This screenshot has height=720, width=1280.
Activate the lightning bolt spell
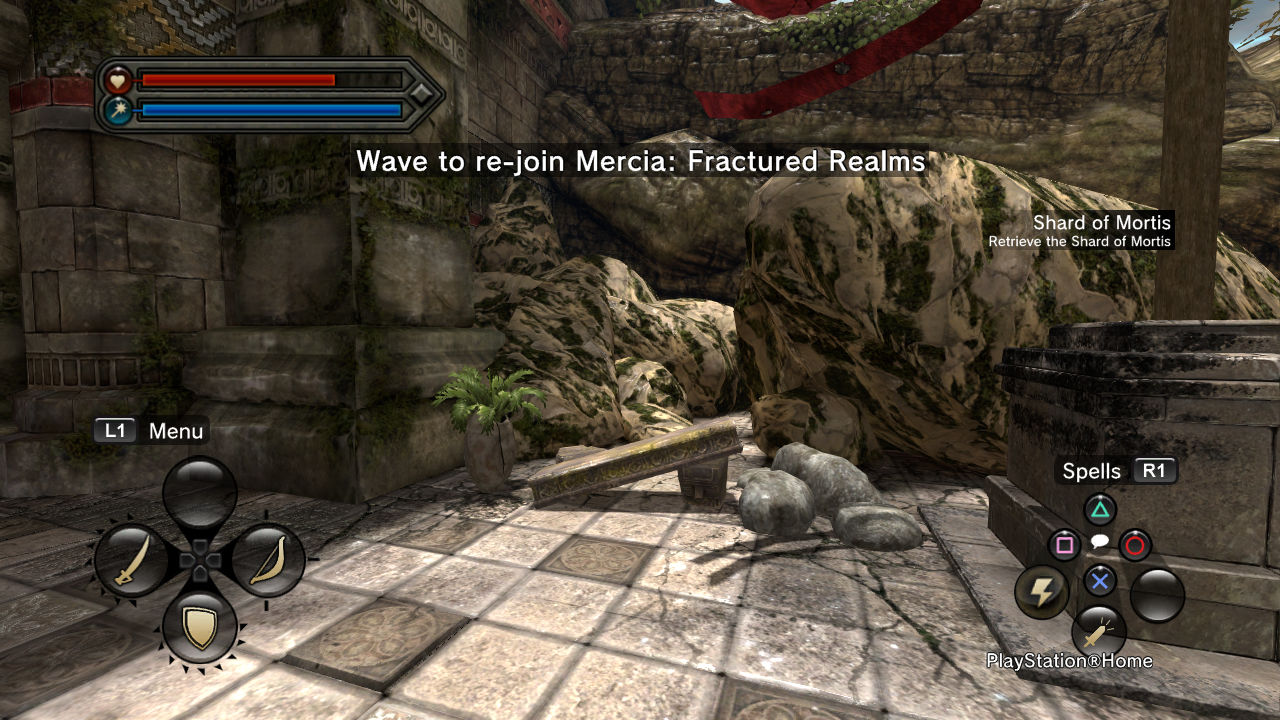(1042, 593)
